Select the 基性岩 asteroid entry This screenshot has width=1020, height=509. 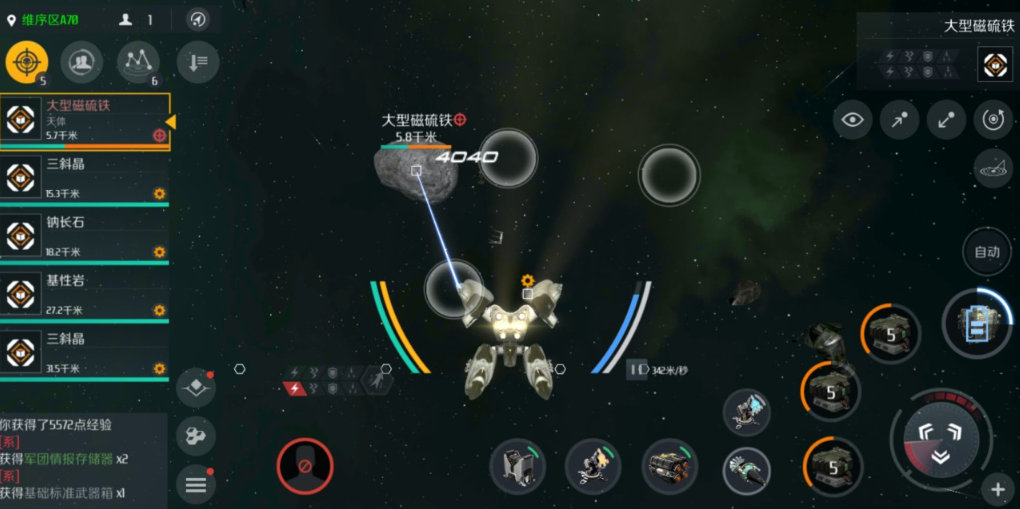85,294
